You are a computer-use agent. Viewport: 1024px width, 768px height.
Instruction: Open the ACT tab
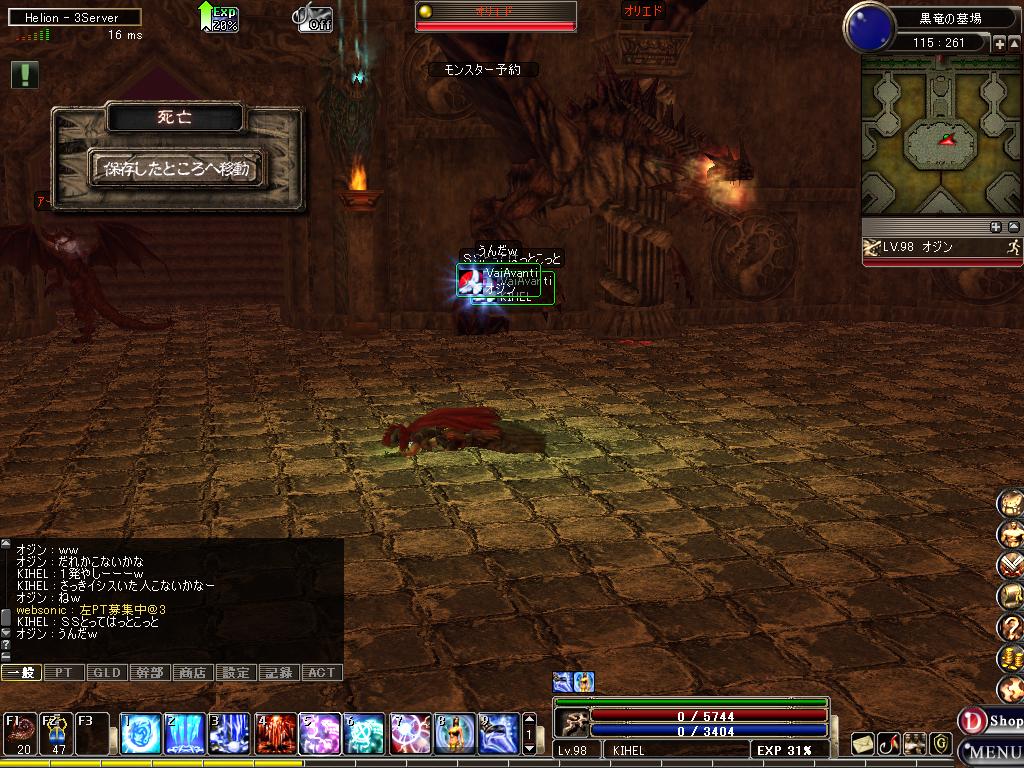[x=322, y=673]
